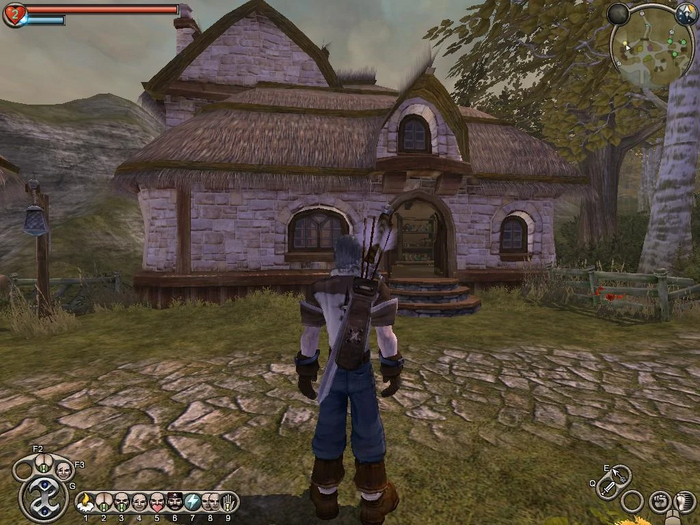Select the clenched fist action icon
Screen dimensions: 700x525
coord(659,500)
